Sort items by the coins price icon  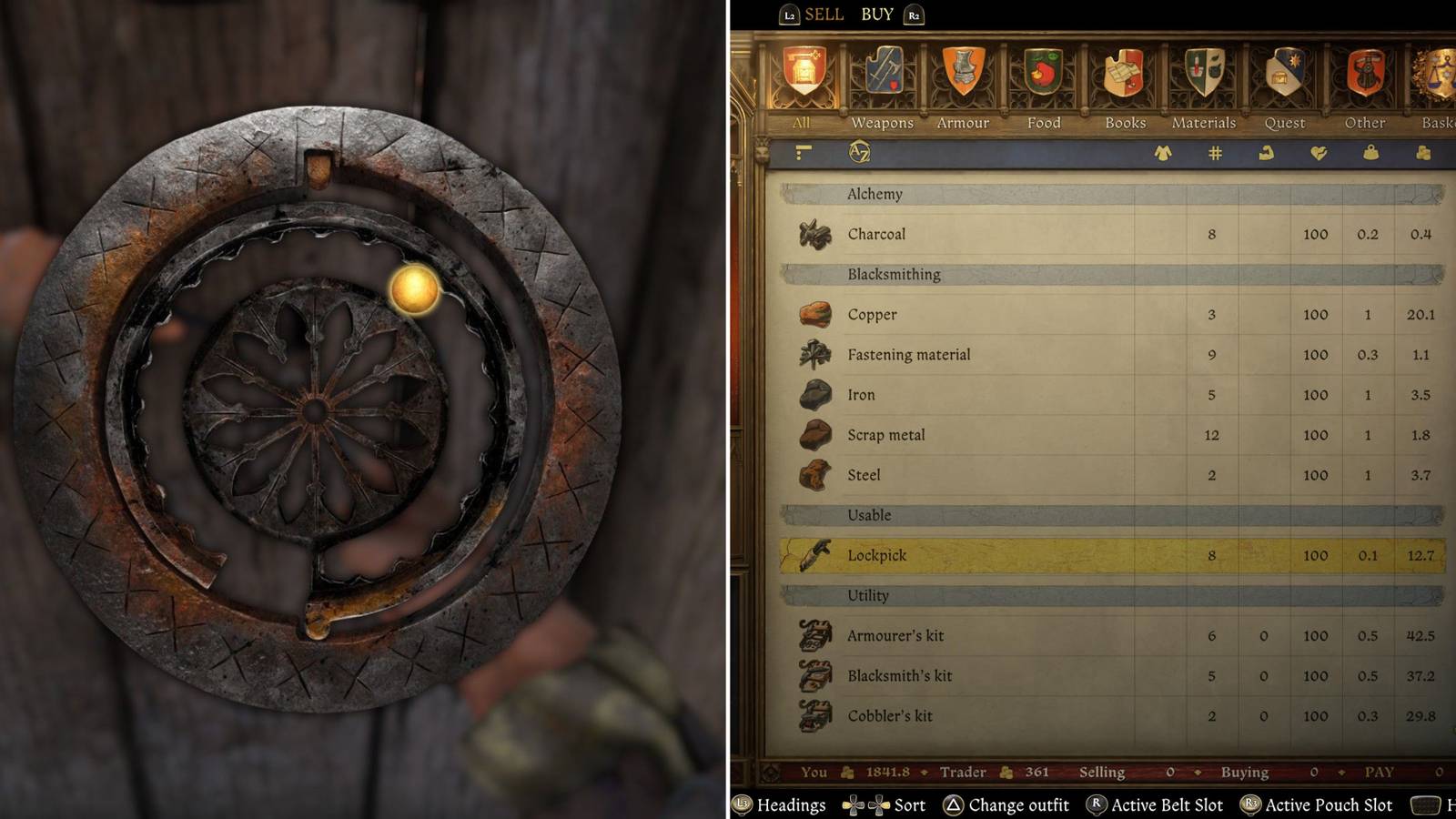pos(1421,154)
